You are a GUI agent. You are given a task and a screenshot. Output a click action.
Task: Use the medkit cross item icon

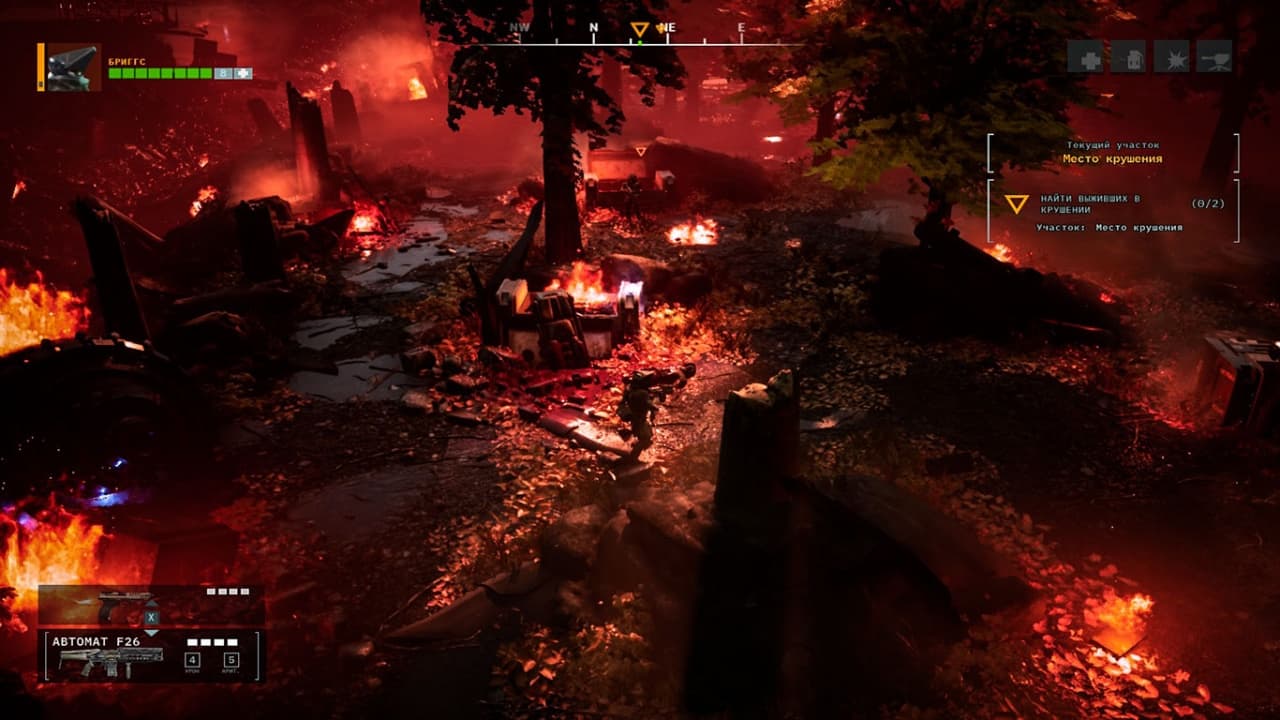click(x=1085, y=56)
